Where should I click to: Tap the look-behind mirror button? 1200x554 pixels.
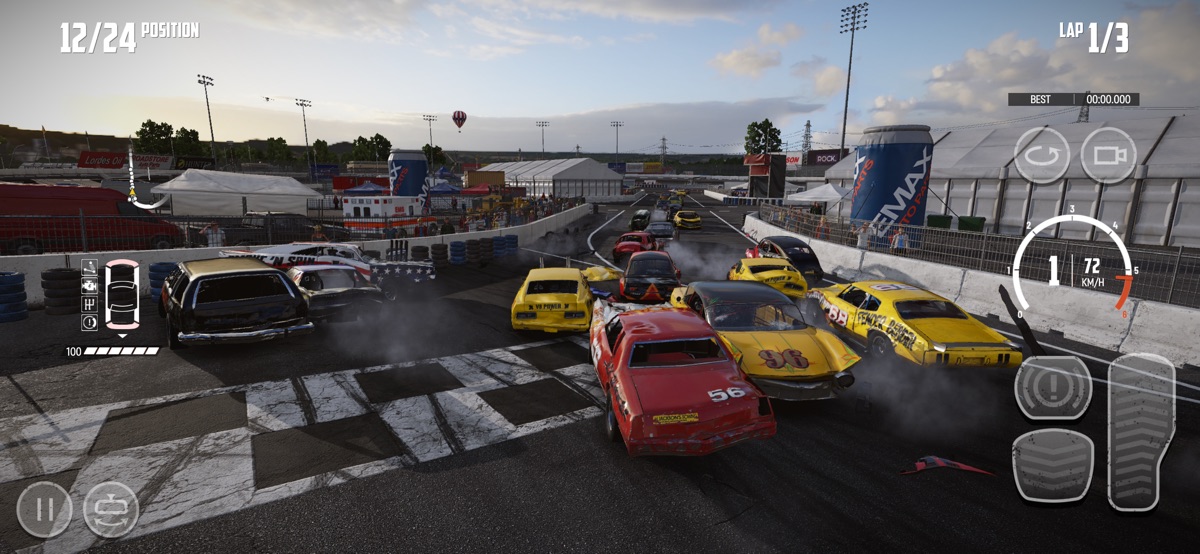click(111, 510)
